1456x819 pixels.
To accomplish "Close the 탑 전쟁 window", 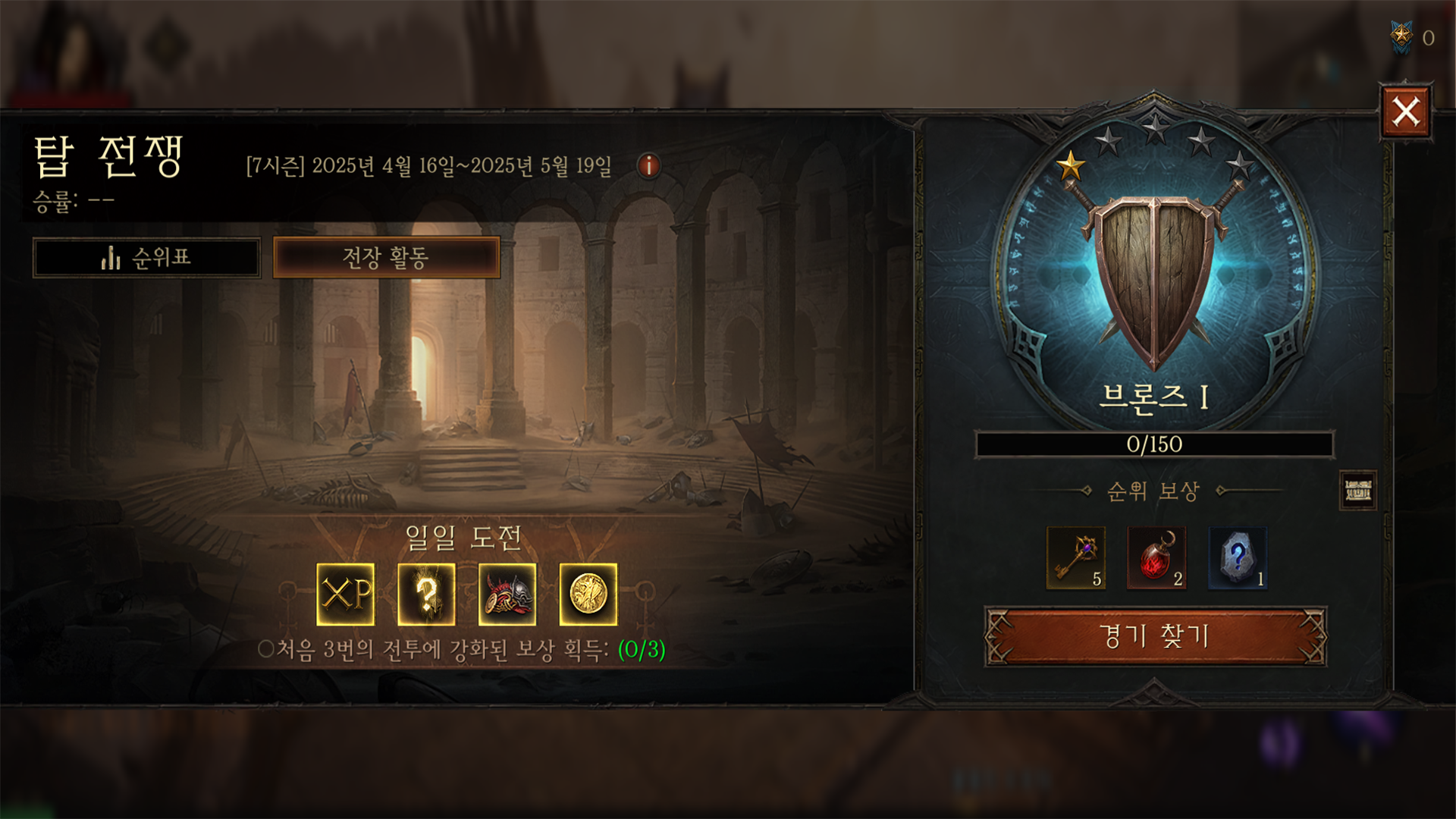I will pyautogui.click(x=1405, y=112).
